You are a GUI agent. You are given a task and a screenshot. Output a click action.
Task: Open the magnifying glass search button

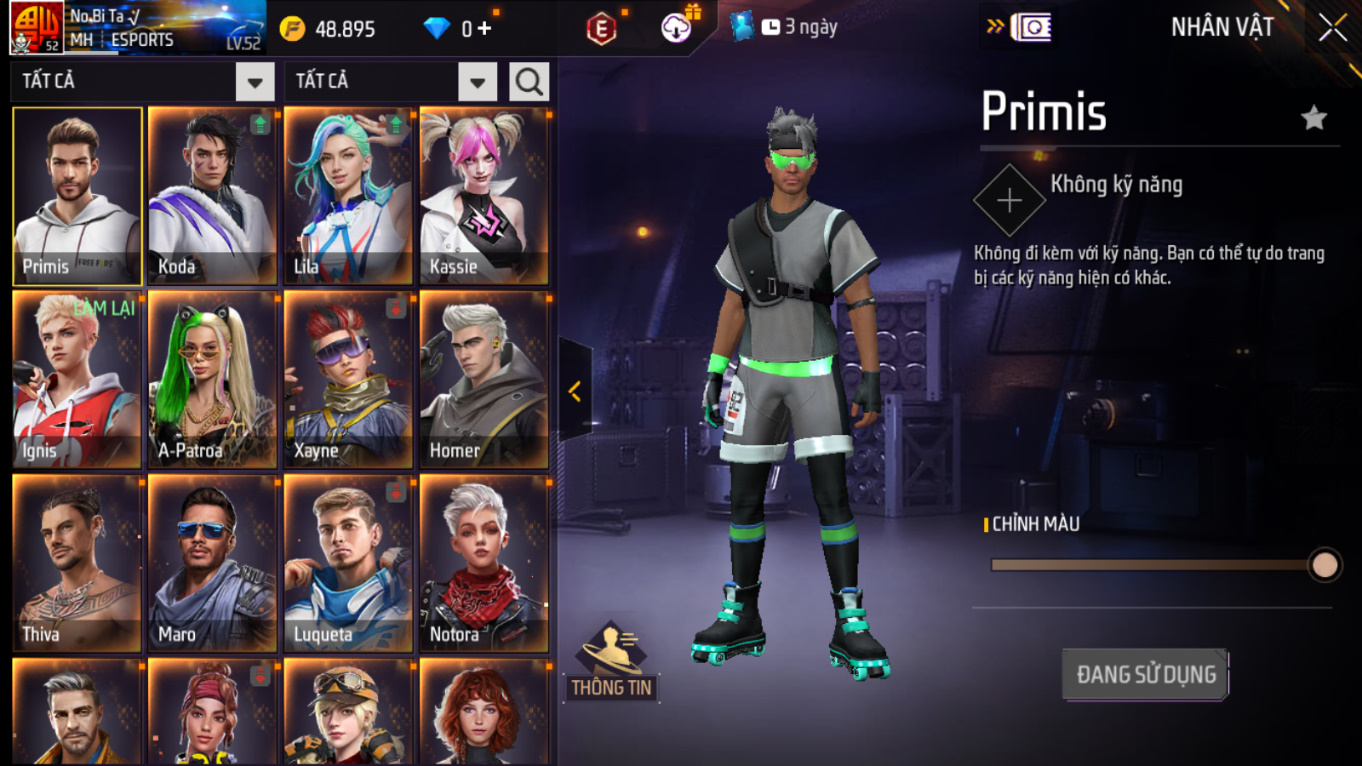click(529, 82)
